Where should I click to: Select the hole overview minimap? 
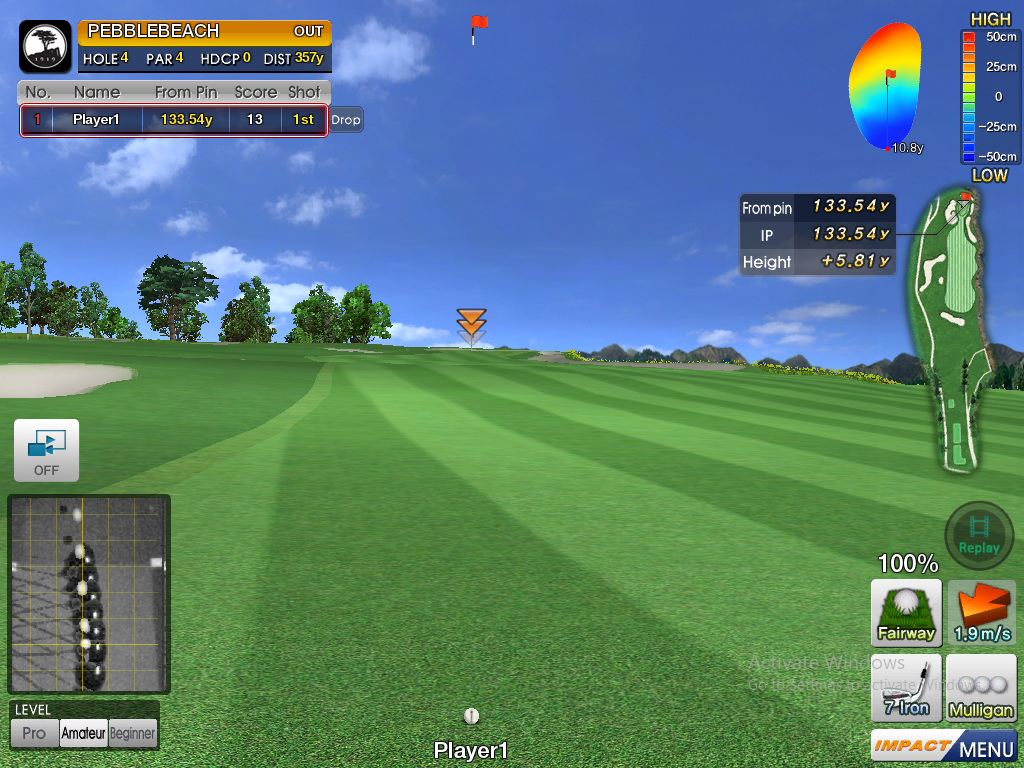[x=950, y=330]
